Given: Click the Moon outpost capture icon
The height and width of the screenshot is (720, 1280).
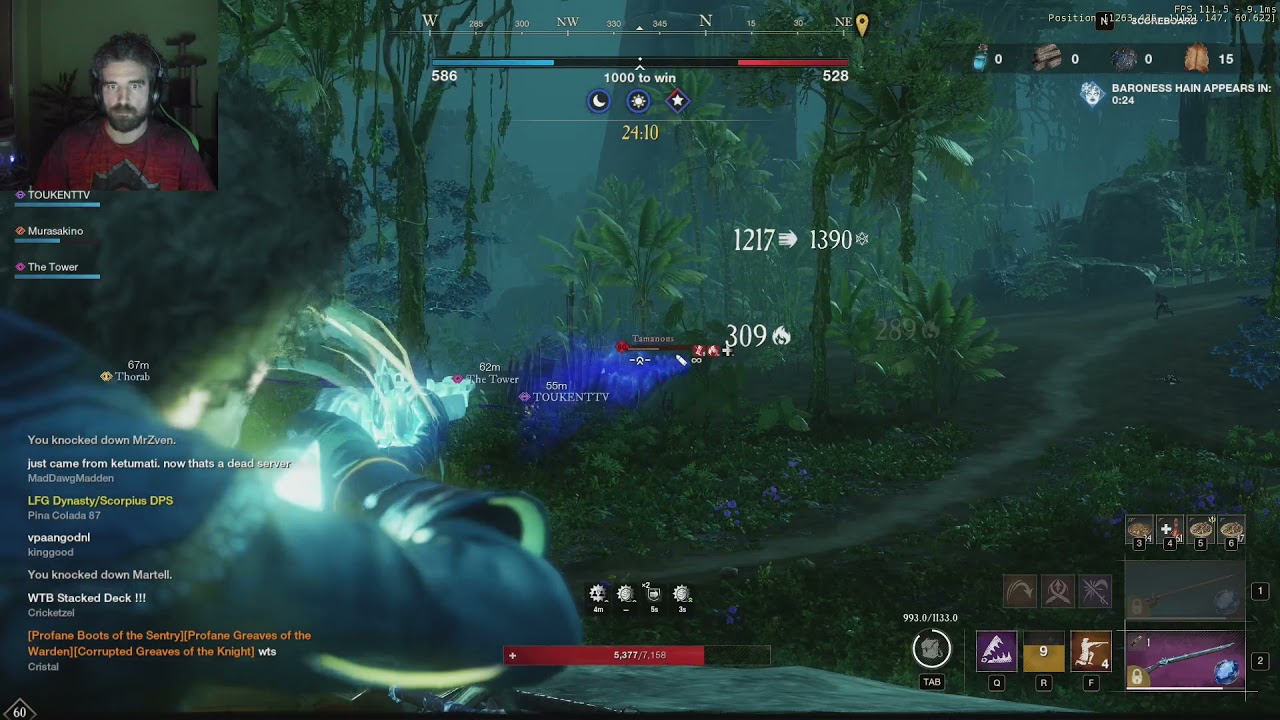Looking at the screenshot, I should [x=598, y=101].
